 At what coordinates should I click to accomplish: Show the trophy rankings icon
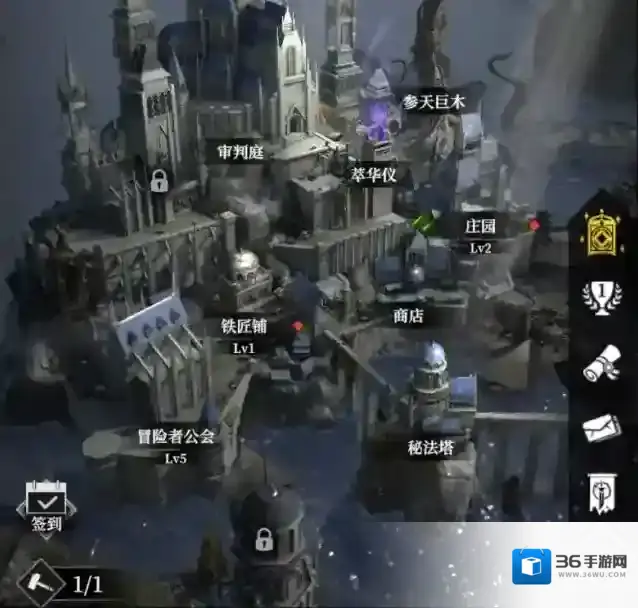coord(602,298)
